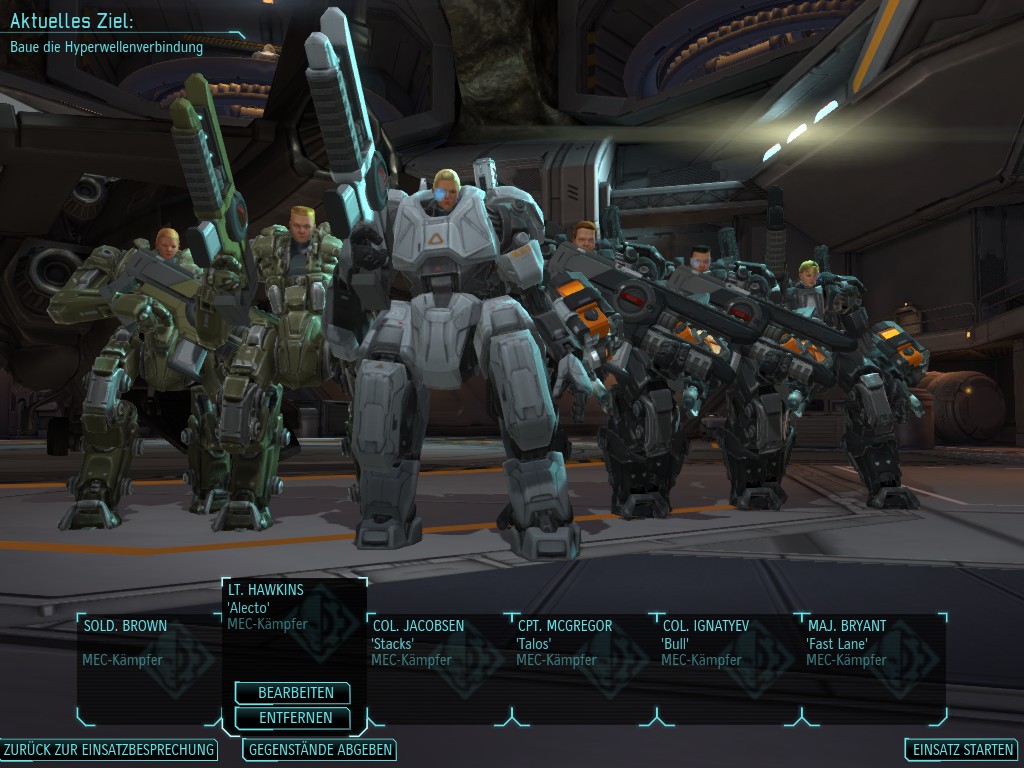Select Maj. Bryant 'Fast Lane' slot
The width and height of the screenshot is (1024, 768).
coord(872,660)
